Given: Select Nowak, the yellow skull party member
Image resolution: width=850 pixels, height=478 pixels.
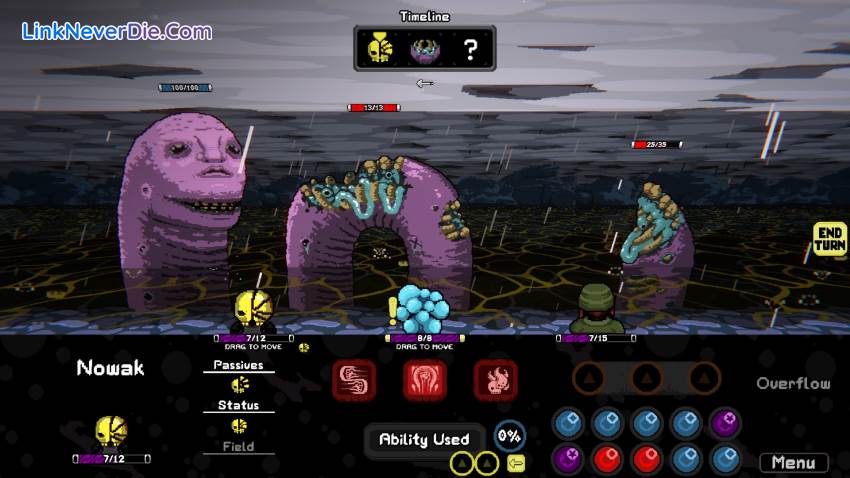Looking at the screenshot, I should coord(250,310).
